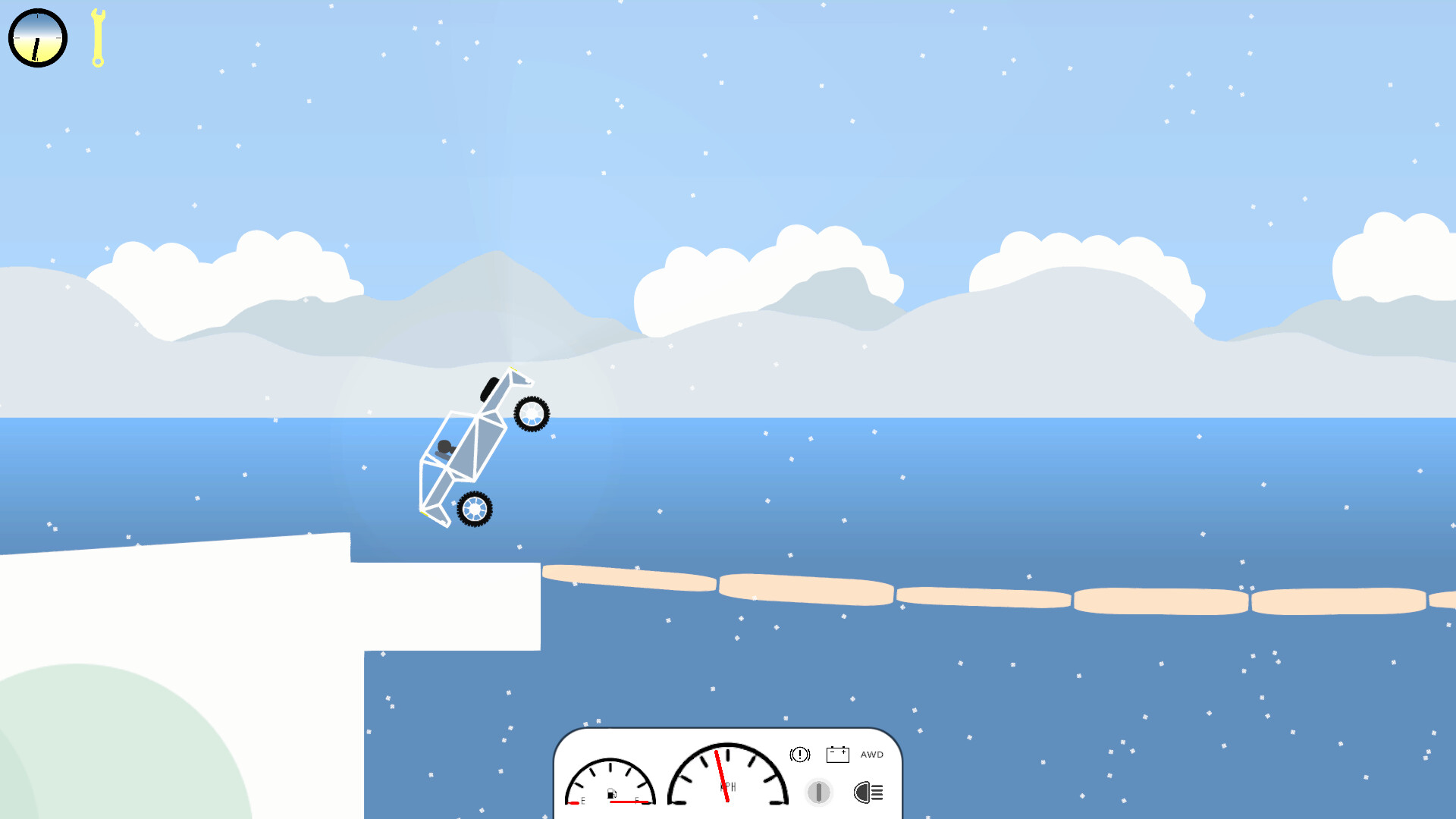Click the day-night clock gauge
Viewport: 1456px width, 819px height.
tap(37, 37)
